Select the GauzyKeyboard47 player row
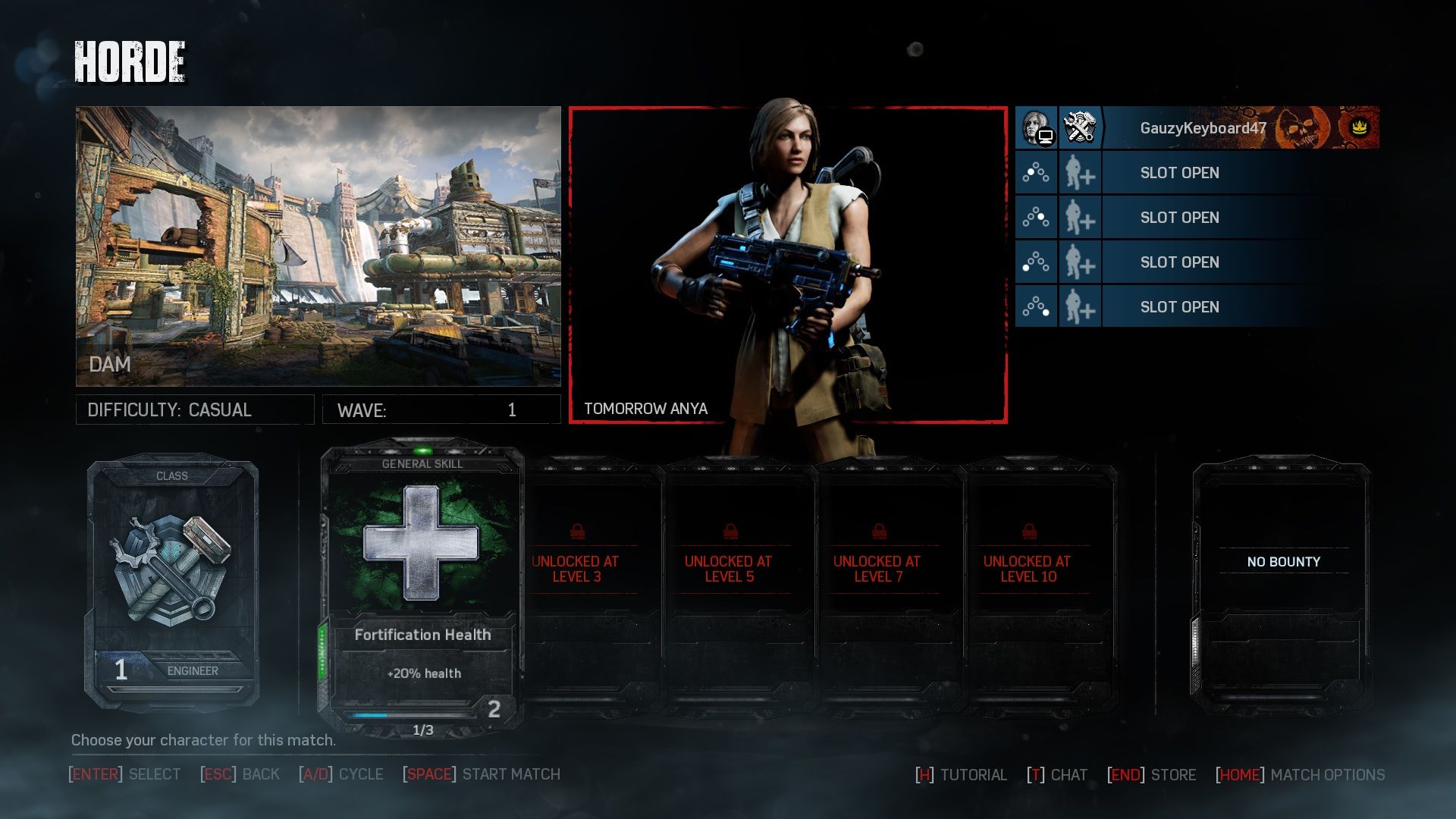 tap(1203, 128)
